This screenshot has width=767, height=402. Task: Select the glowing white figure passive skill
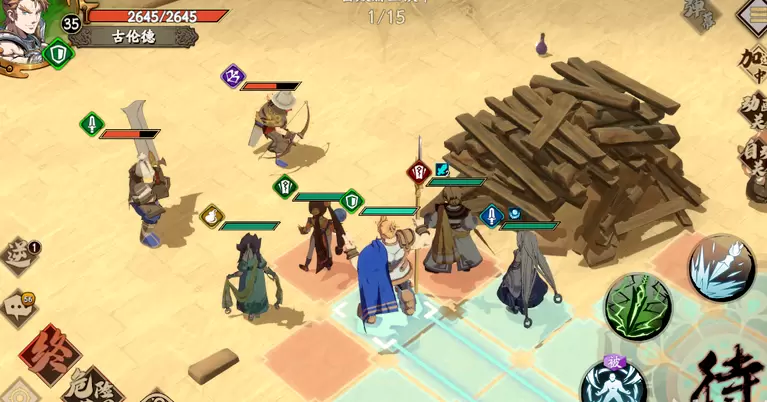pos(612,383)
